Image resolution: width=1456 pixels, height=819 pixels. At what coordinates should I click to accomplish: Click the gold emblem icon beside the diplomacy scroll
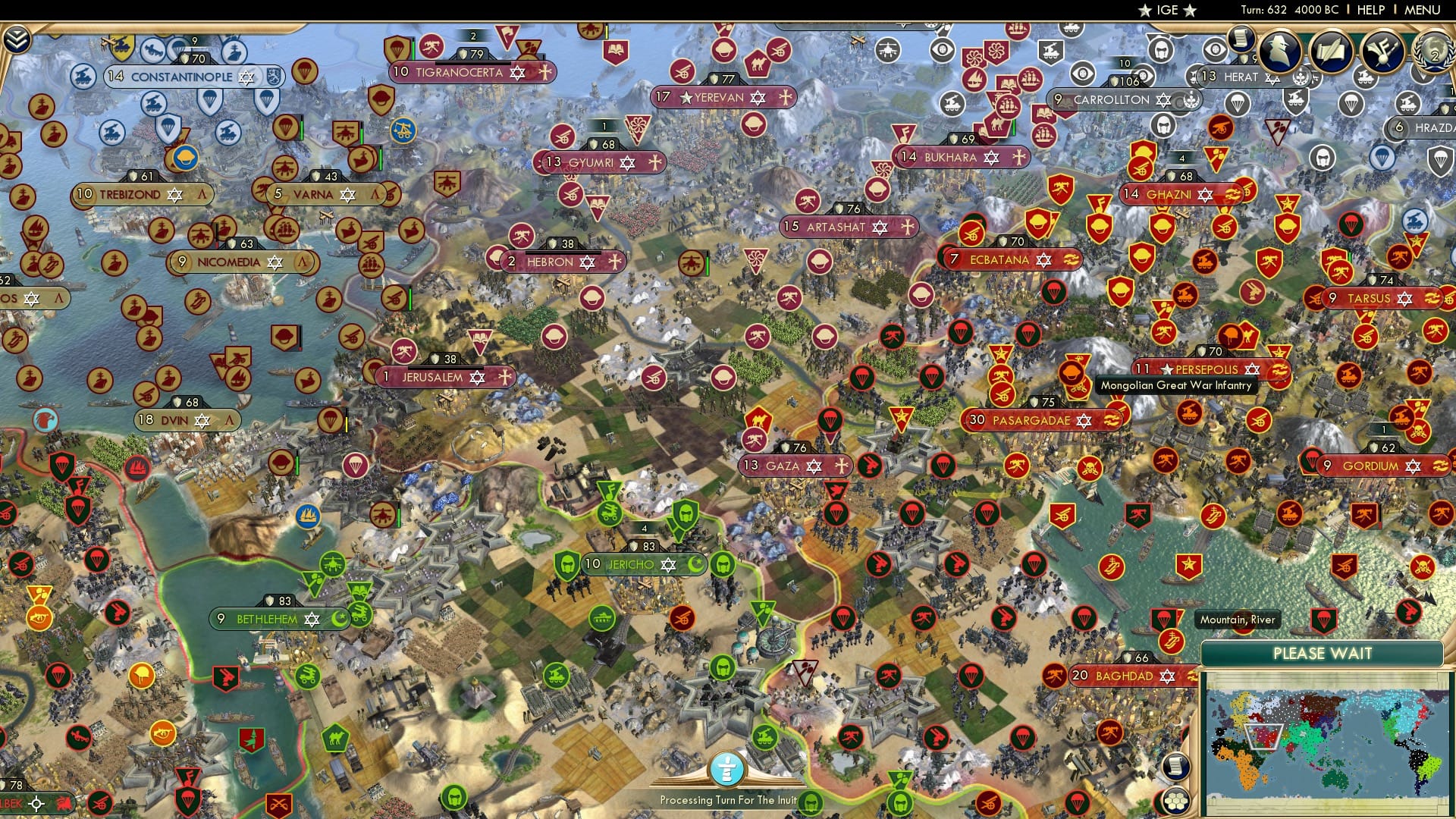[1382, 51]
